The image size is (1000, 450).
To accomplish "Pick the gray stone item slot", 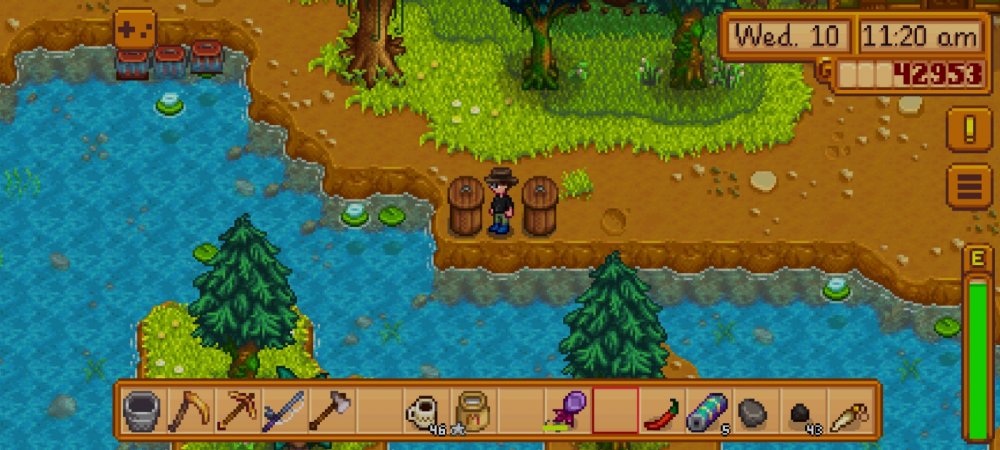I will [x=755, y=411].
